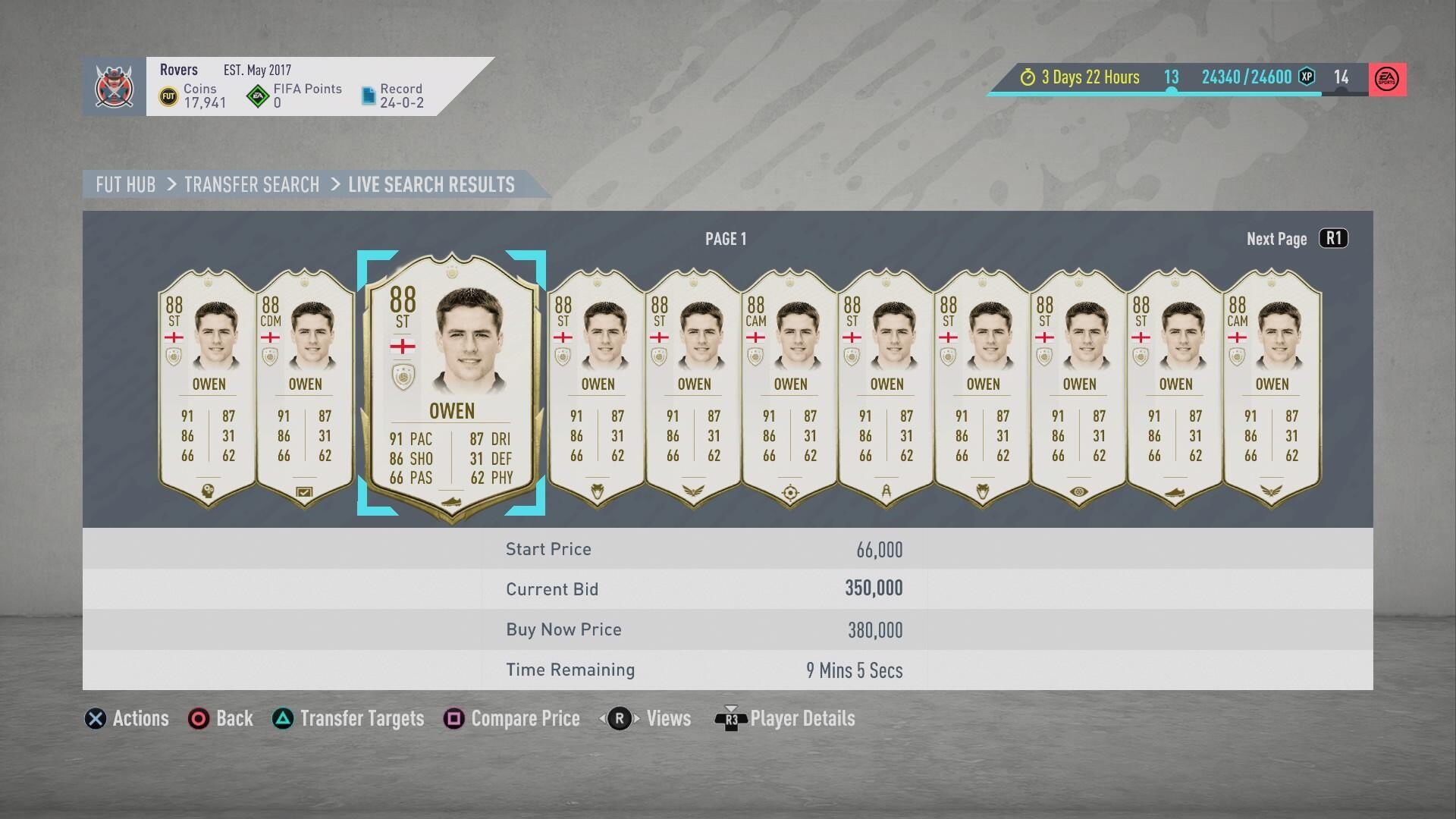The height and width of the screenshot is (819, 1456).
Task: Pick the ST Owen card with wings icon
Action: click(x=694, y=387)
